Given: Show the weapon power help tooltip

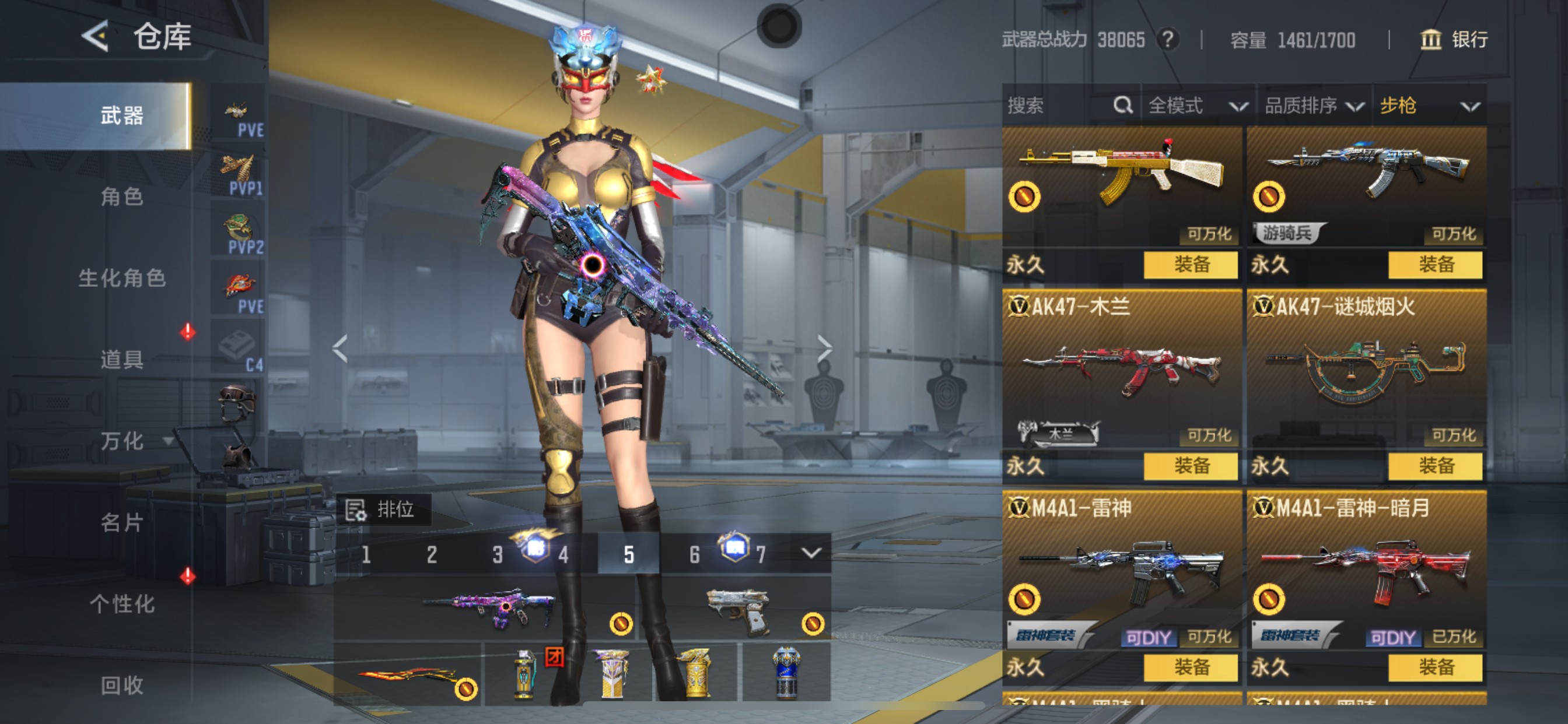Looking at the screenshot, I should (x=1167, y=40).
